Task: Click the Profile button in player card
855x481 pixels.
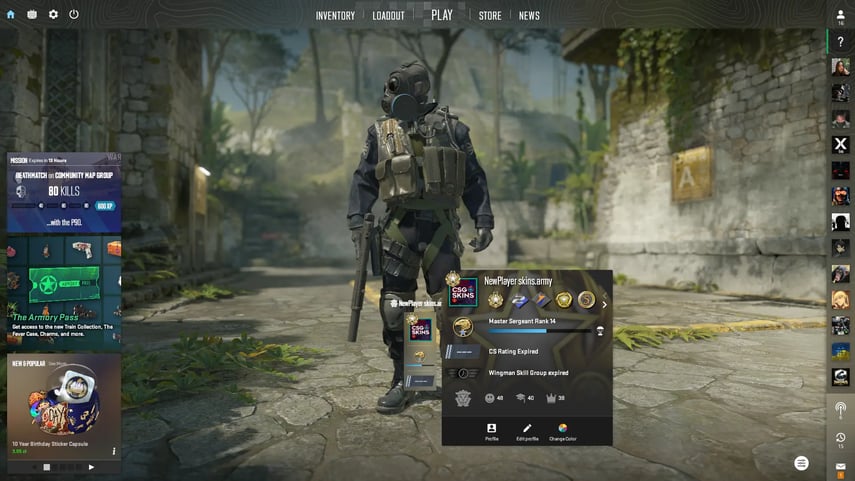Action: pos(491,431)
